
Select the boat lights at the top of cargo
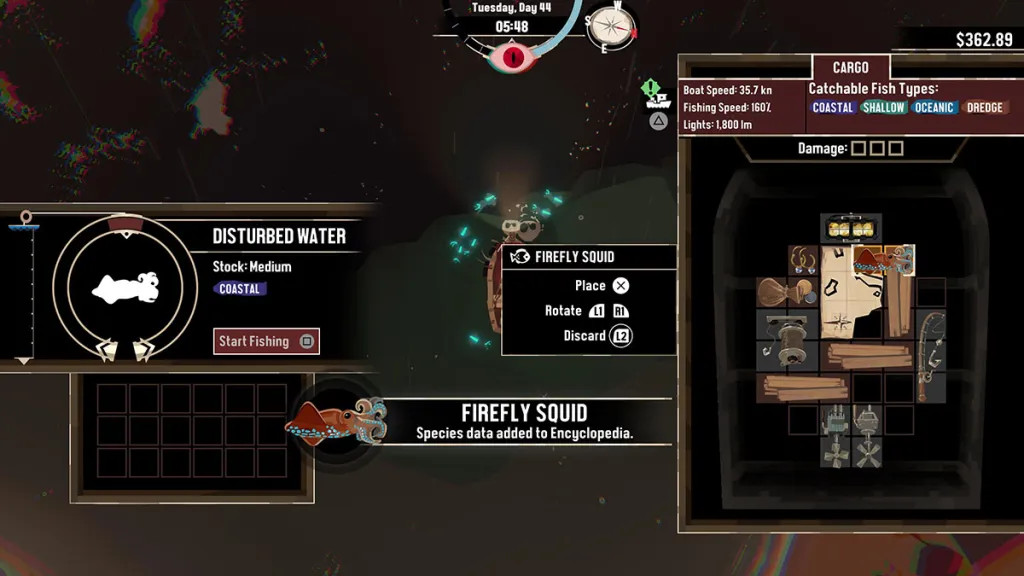[x=851, y=229]
